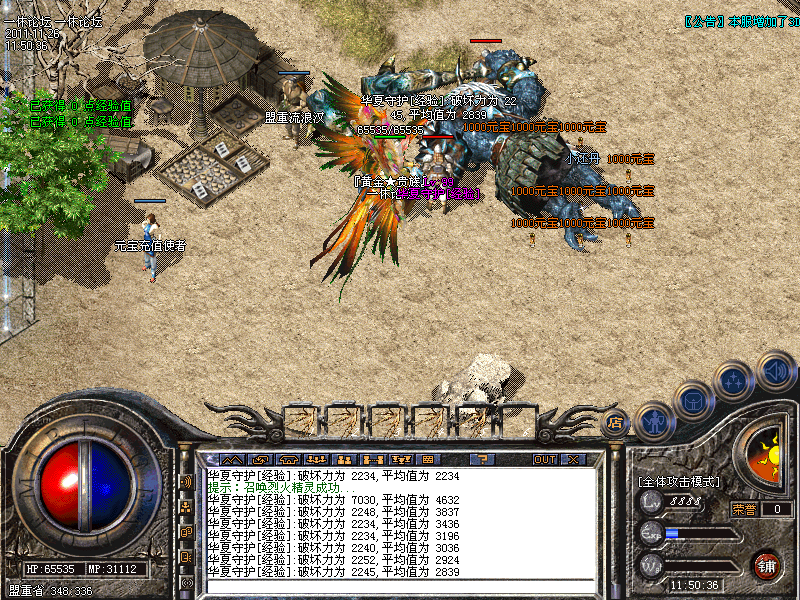Click the red 铺 stall button
The height and width of the screenshot is (600, 800).
[x=766, y=564]
